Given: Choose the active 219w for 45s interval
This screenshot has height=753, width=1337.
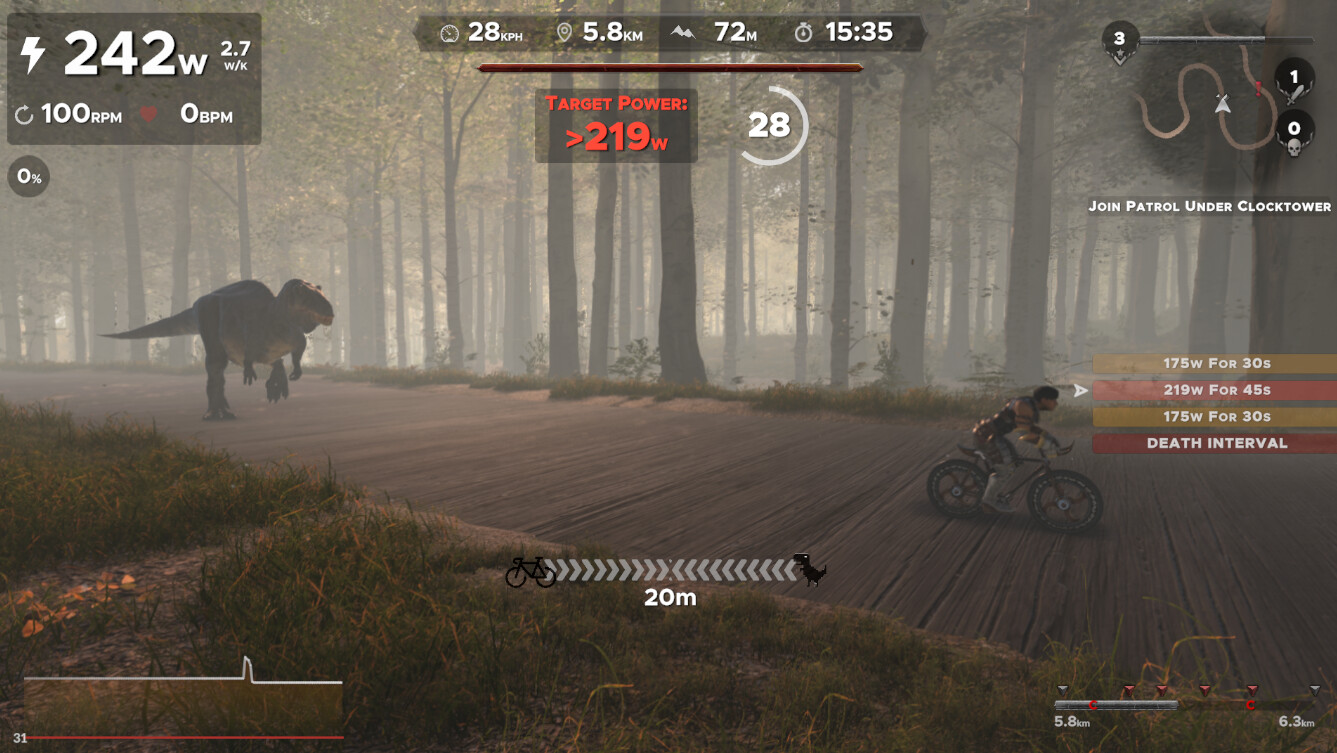Looking at the screenshot, I should click(x=1215, y=390).
